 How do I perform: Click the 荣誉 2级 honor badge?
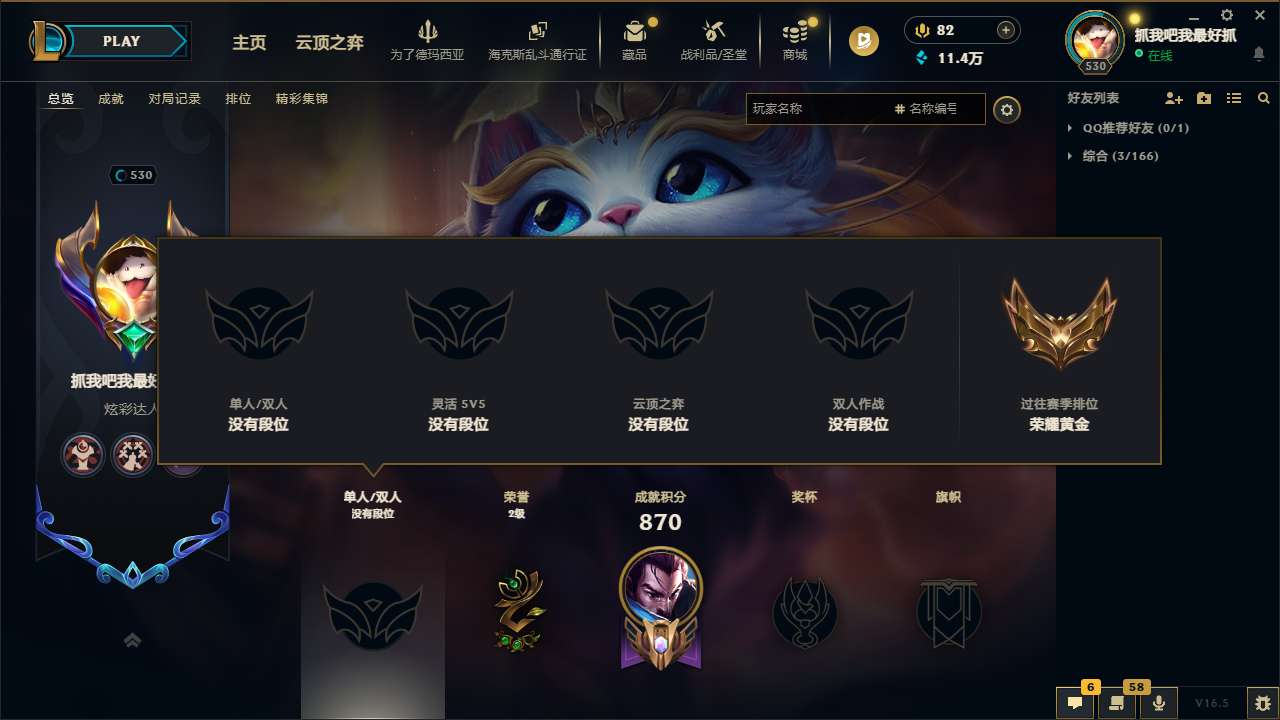[x=516, y=610]
